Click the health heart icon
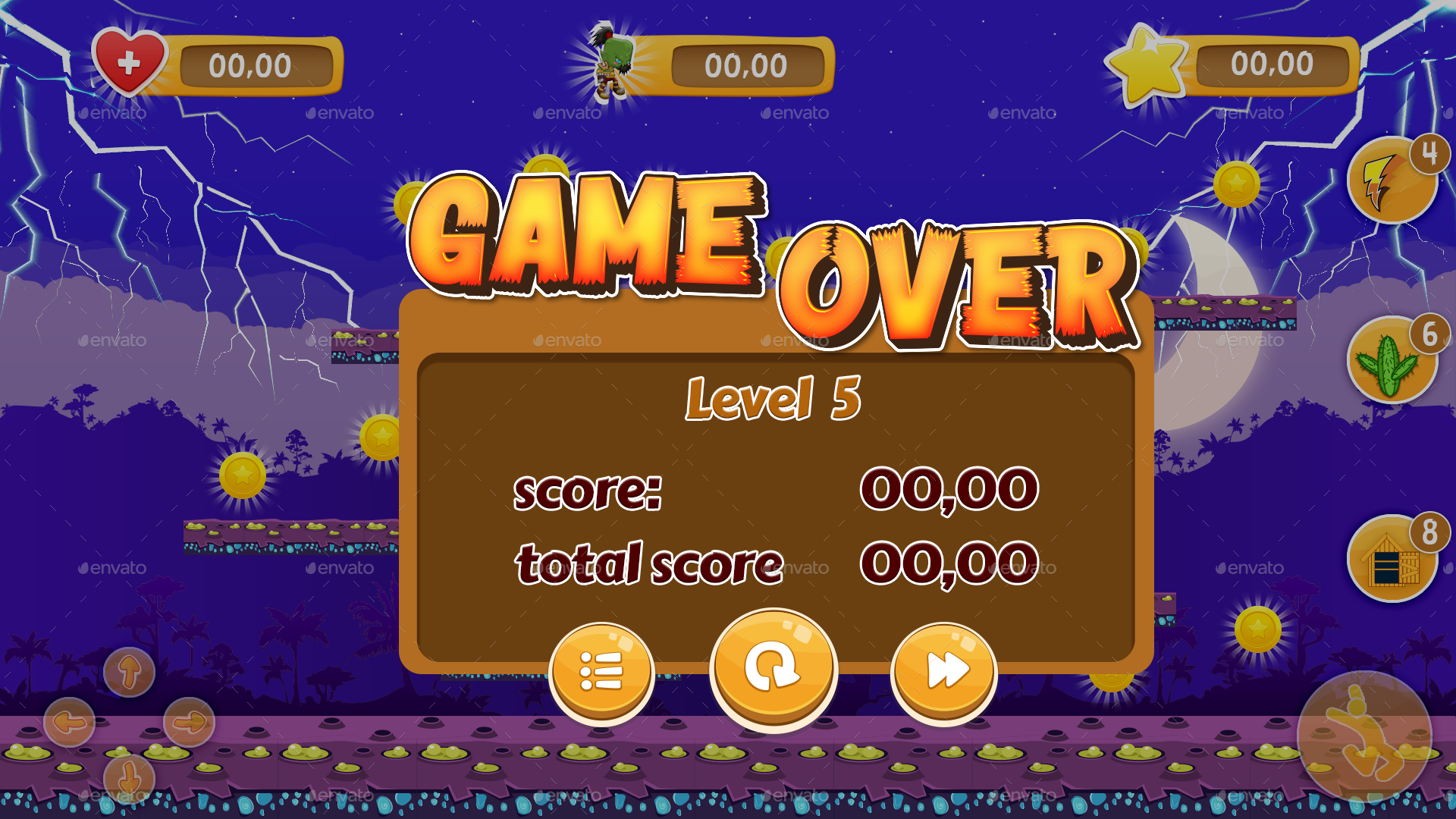The width and height of the screenshot is (1456, 819). coord(130,66)
